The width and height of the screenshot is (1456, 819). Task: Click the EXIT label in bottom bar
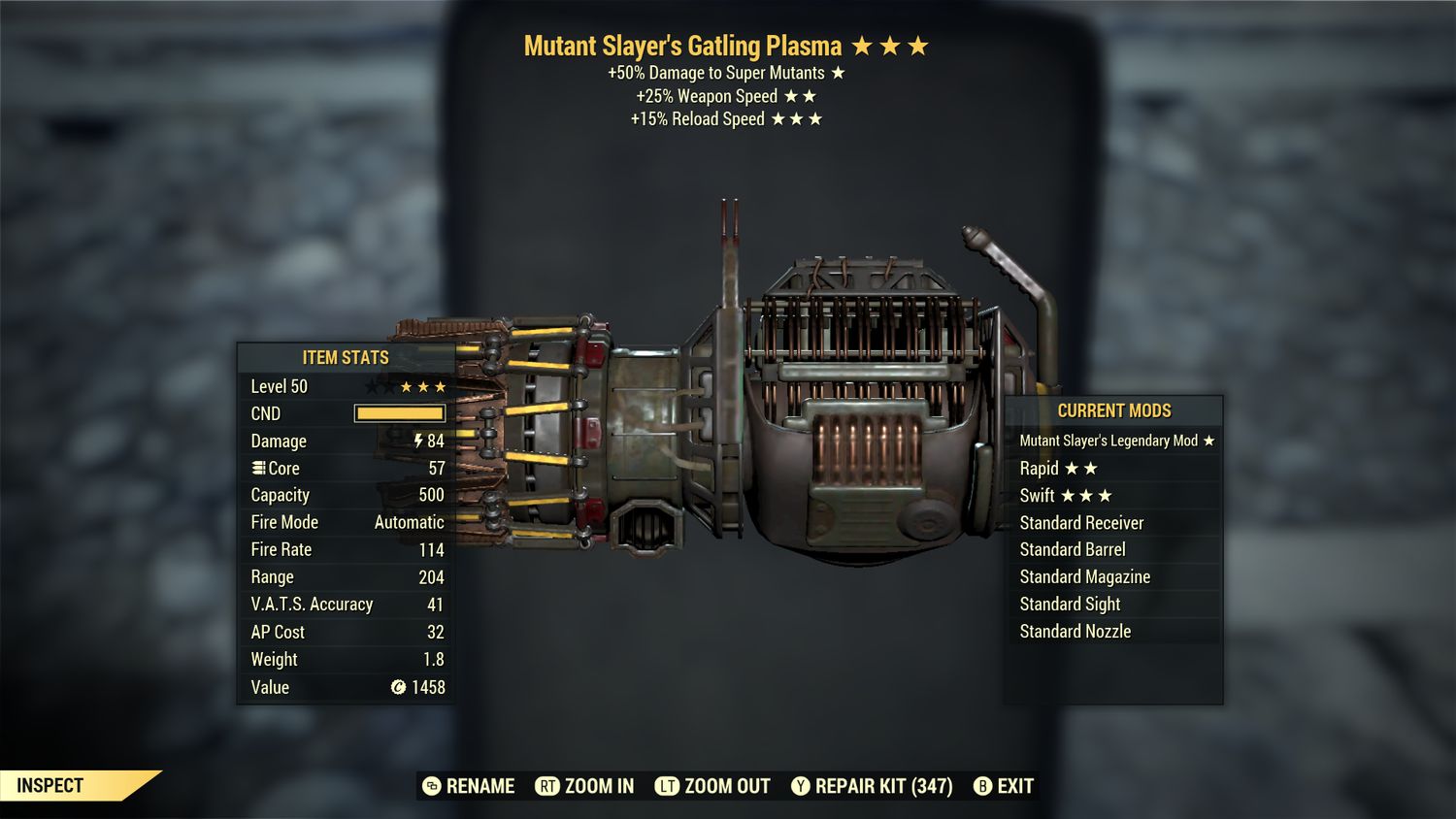coord(1014,786)
